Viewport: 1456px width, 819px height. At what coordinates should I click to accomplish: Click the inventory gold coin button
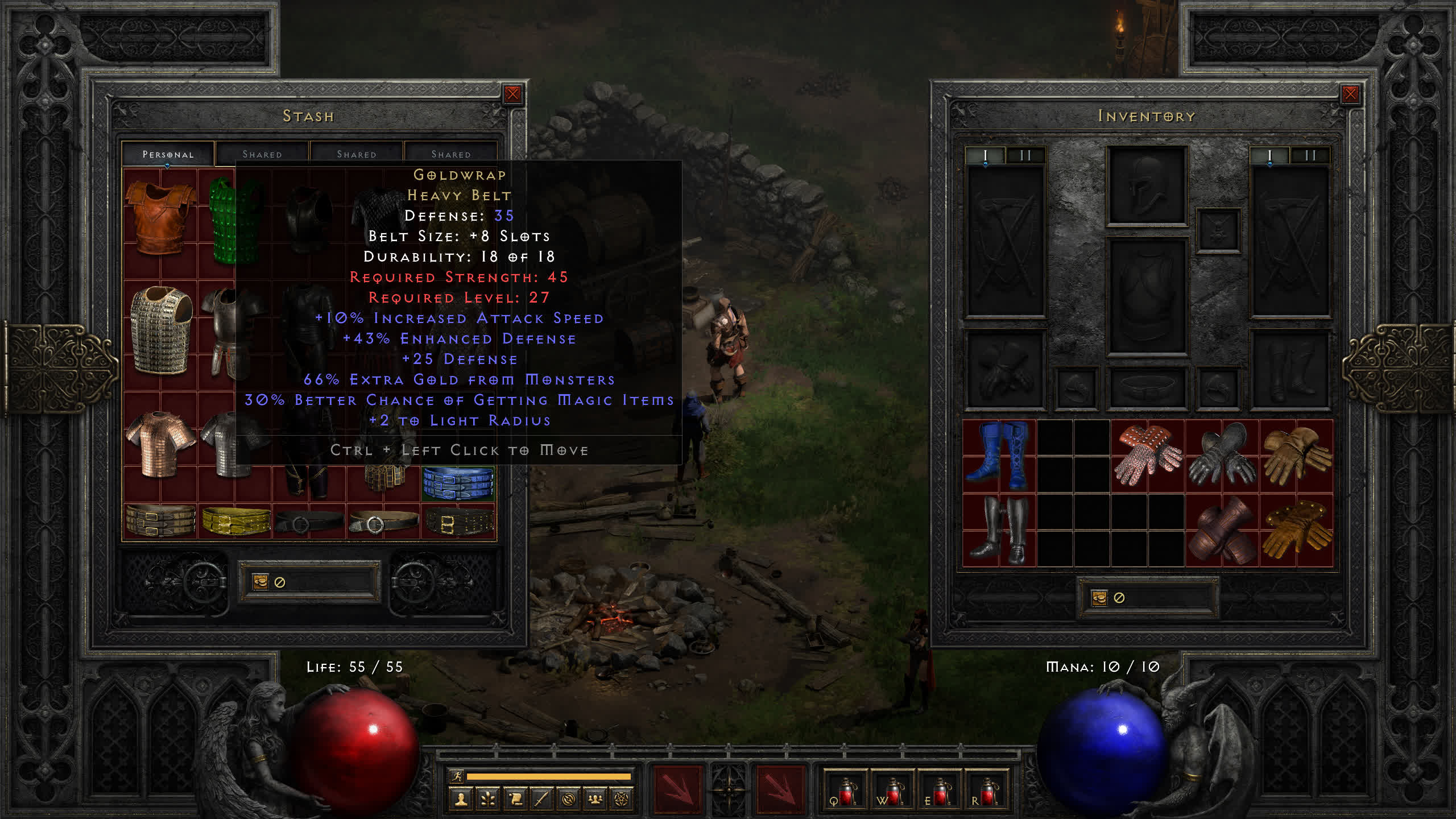1099,598
